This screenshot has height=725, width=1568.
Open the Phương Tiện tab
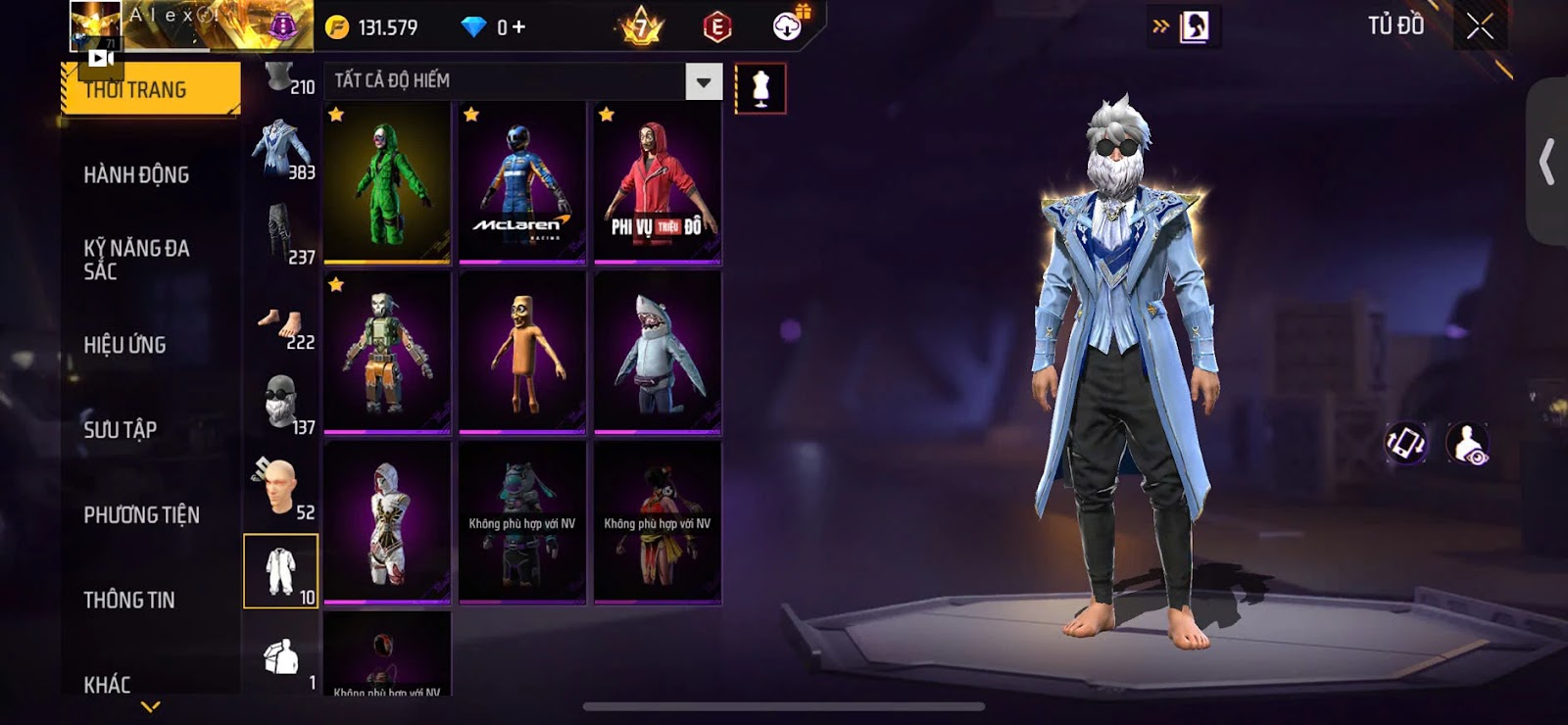point(141,514)
